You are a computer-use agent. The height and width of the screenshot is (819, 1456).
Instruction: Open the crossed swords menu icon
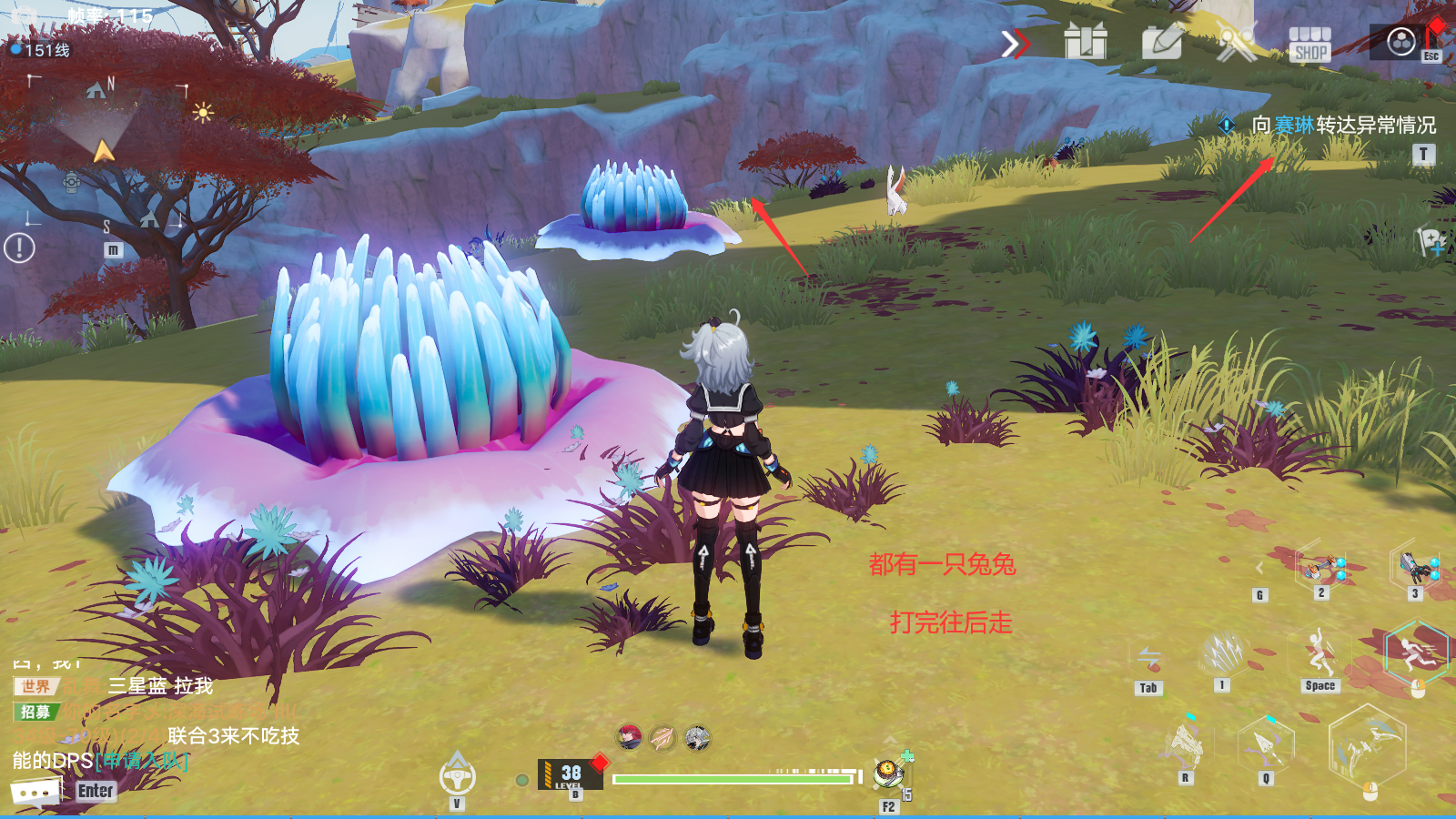point(1237,42)
